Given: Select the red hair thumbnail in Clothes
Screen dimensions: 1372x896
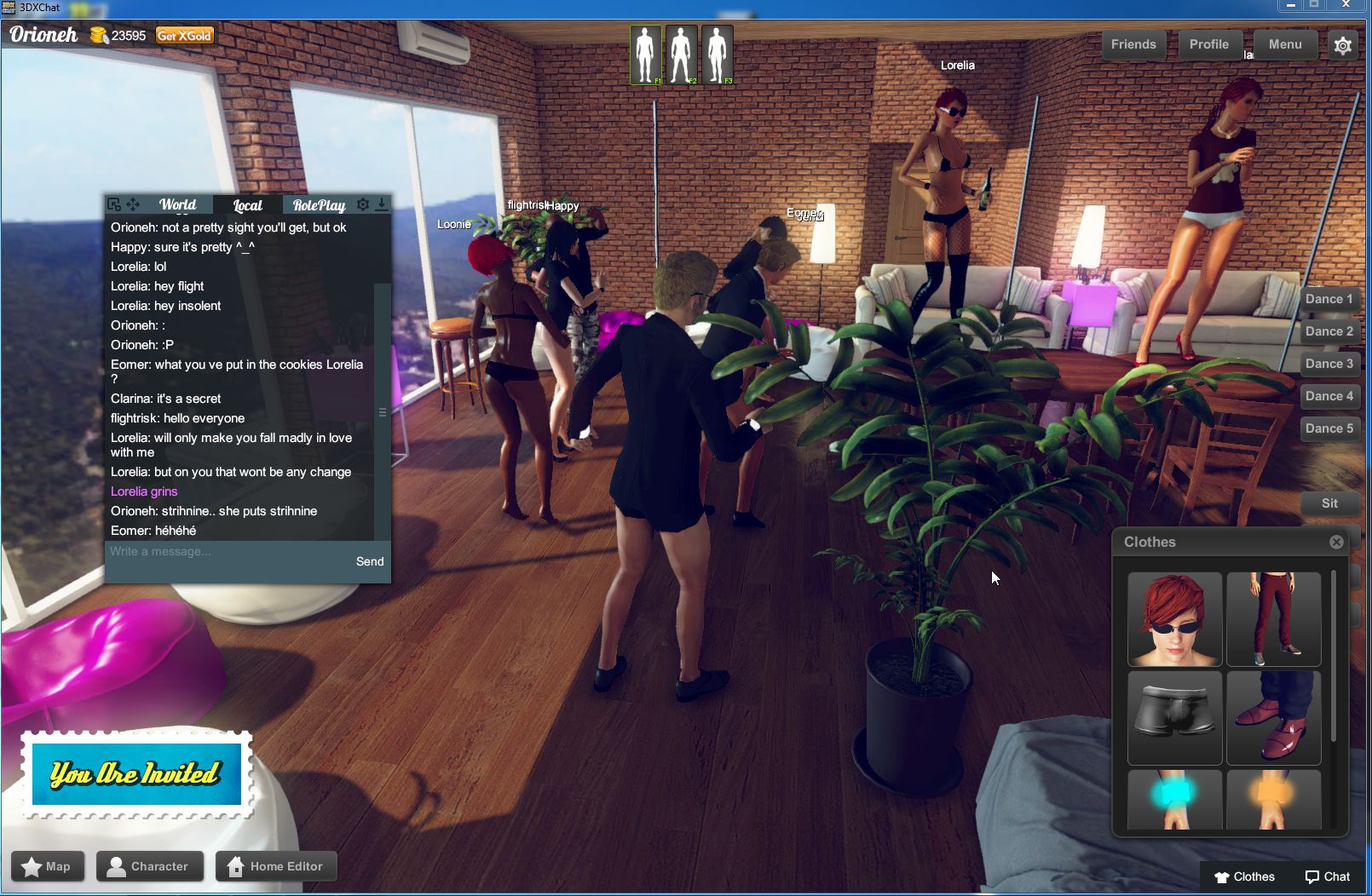Looking at the screenshot, I should 1174,619.
